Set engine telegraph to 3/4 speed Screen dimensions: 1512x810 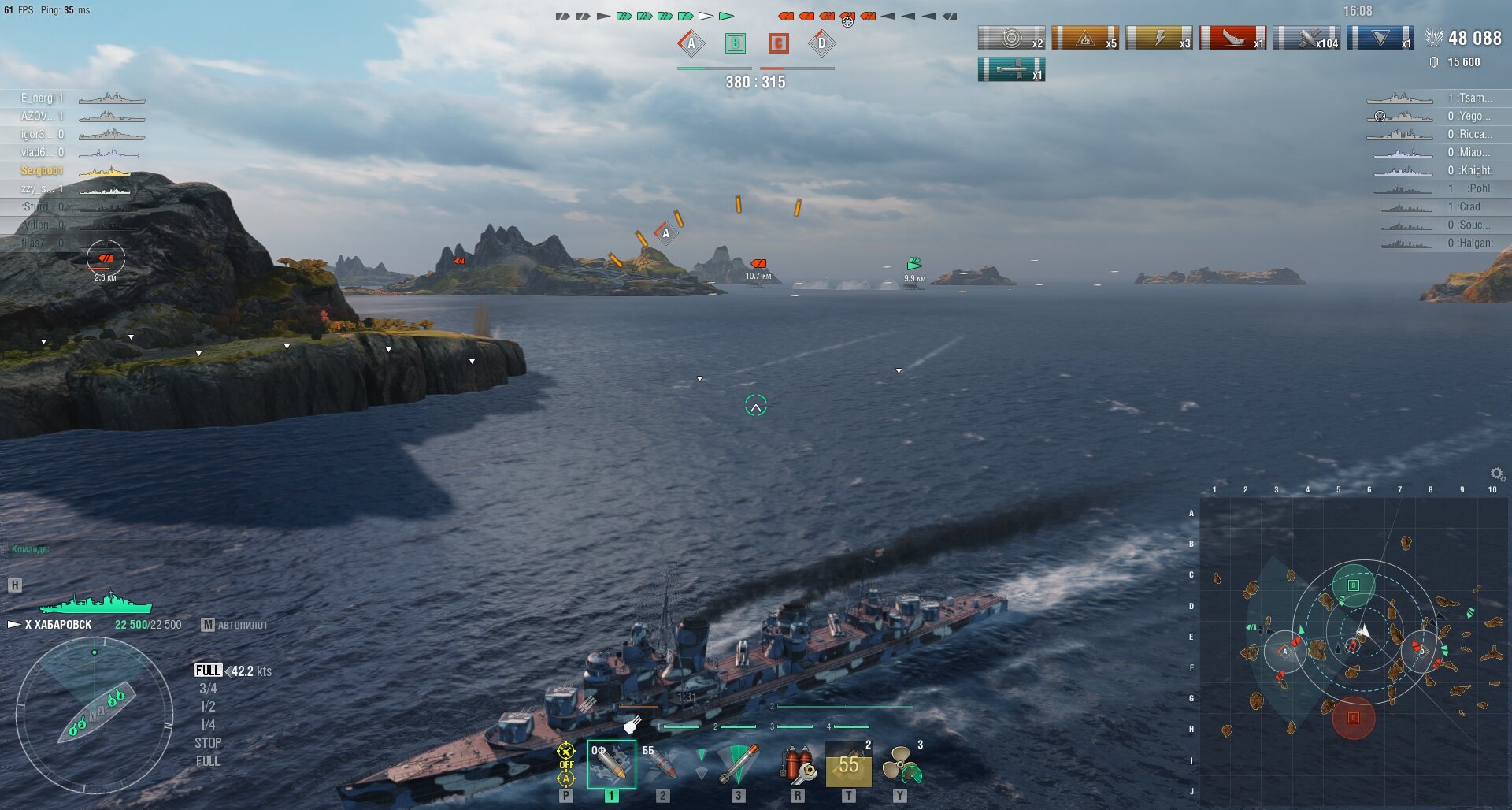tap(208, 689)
